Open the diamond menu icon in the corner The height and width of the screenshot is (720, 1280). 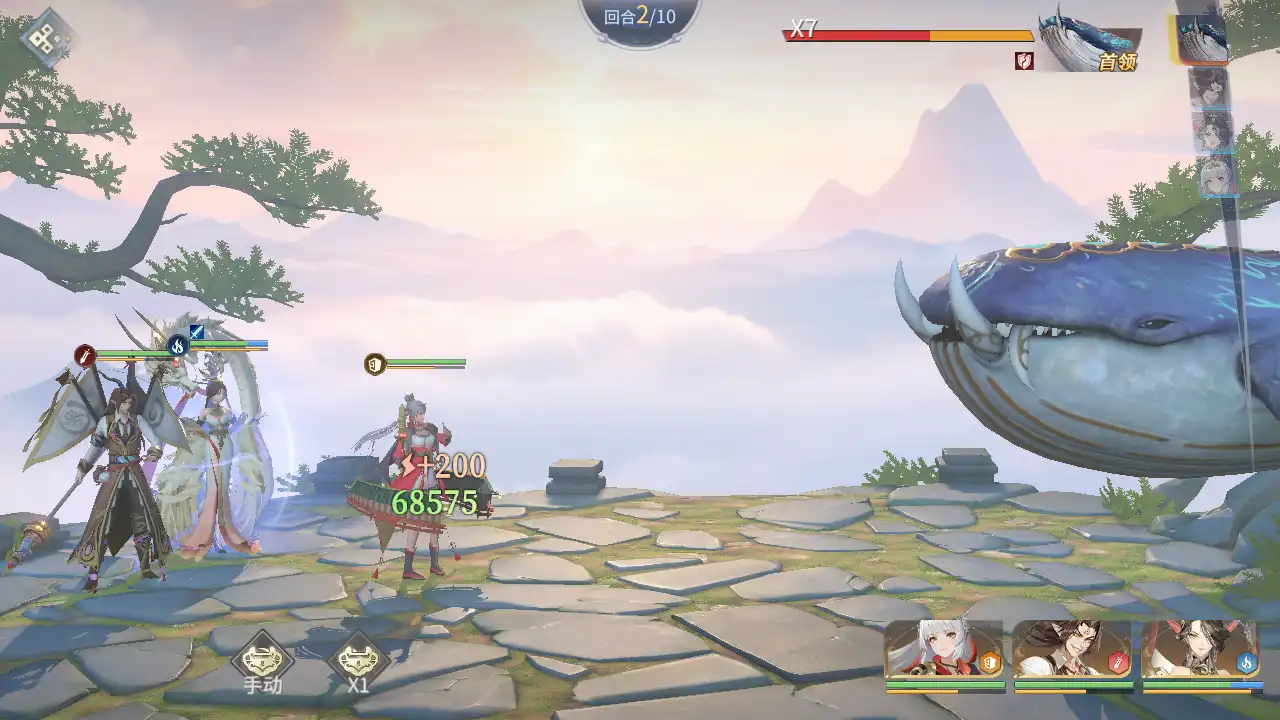(x=48, y=38)
